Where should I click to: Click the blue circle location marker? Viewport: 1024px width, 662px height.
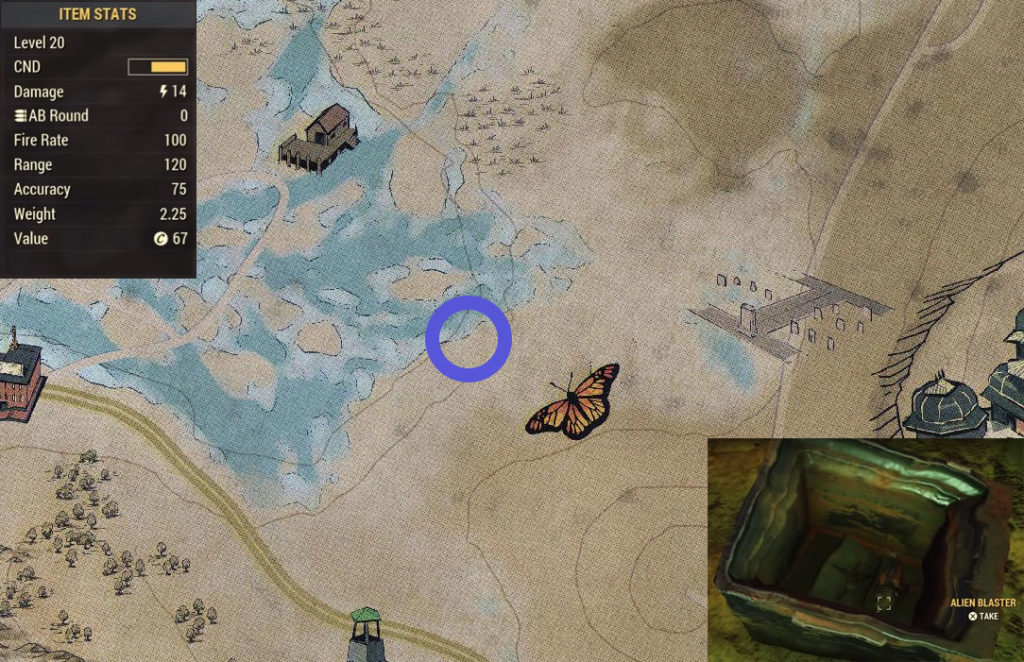468,339
